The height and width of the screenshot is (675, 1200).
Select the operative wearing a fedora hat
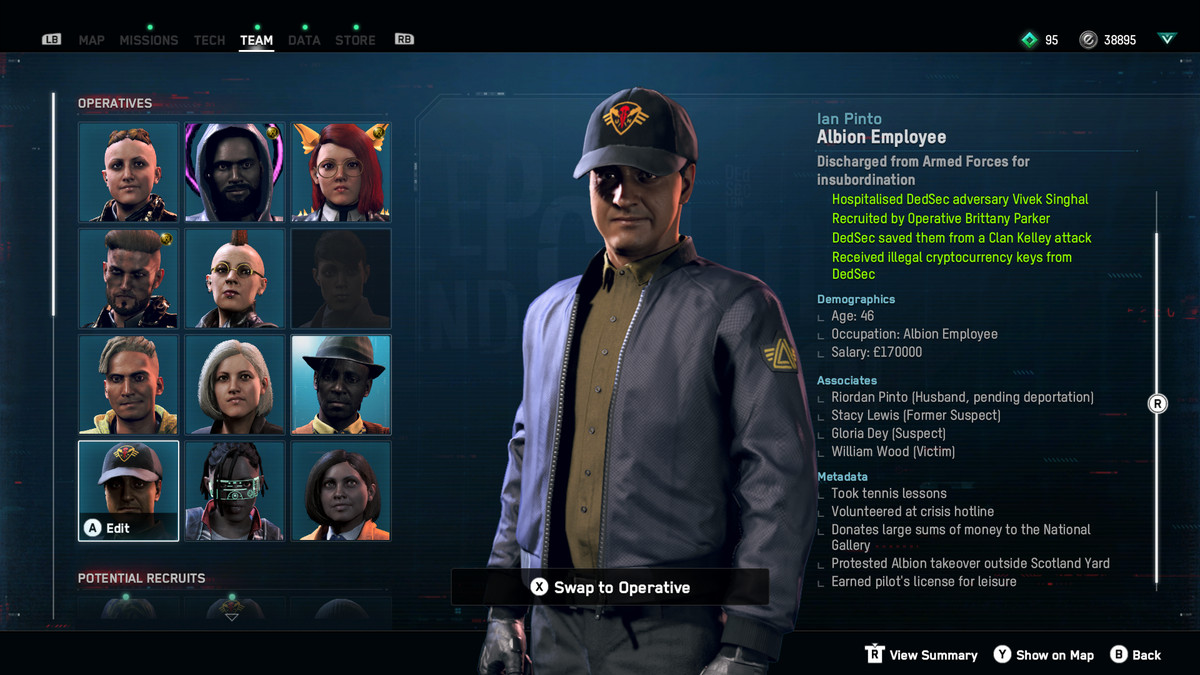point(341,385)
